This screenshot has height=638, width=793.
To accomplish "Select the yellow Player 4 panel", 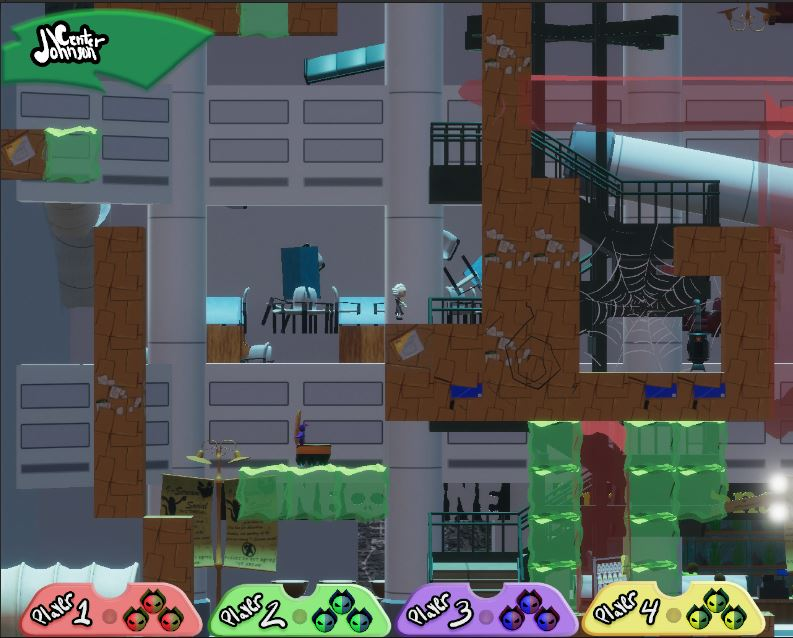I will click(x=669, y=610).
